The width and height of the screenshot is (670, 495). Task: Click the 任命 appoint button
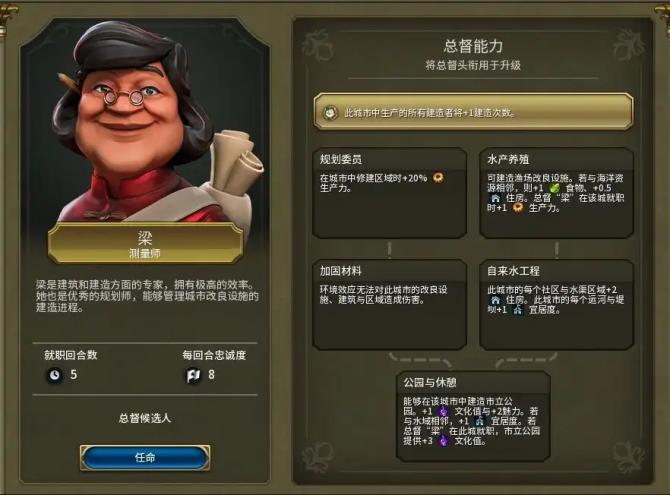pos(145,457)
